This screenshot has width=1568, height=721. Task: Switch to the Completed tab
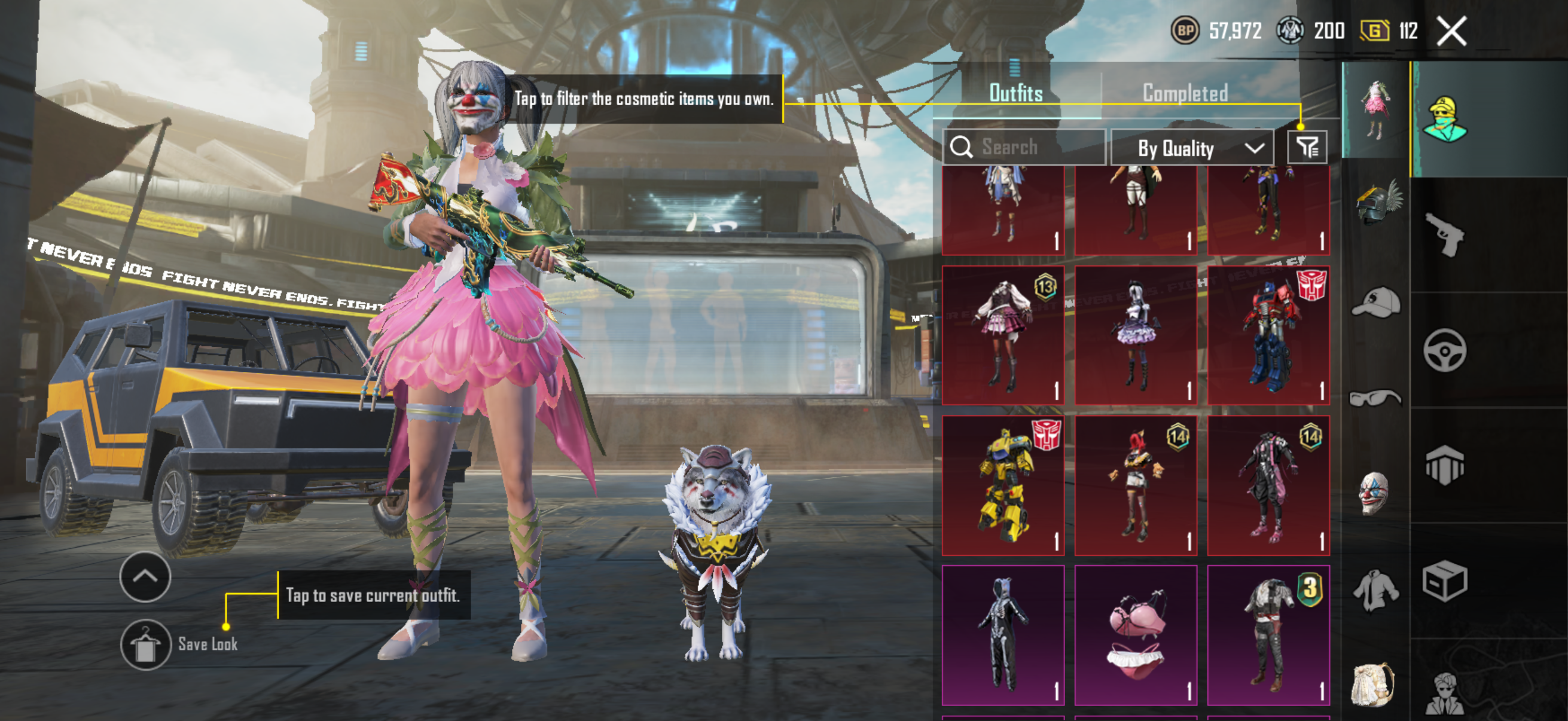click(1185, 93)
